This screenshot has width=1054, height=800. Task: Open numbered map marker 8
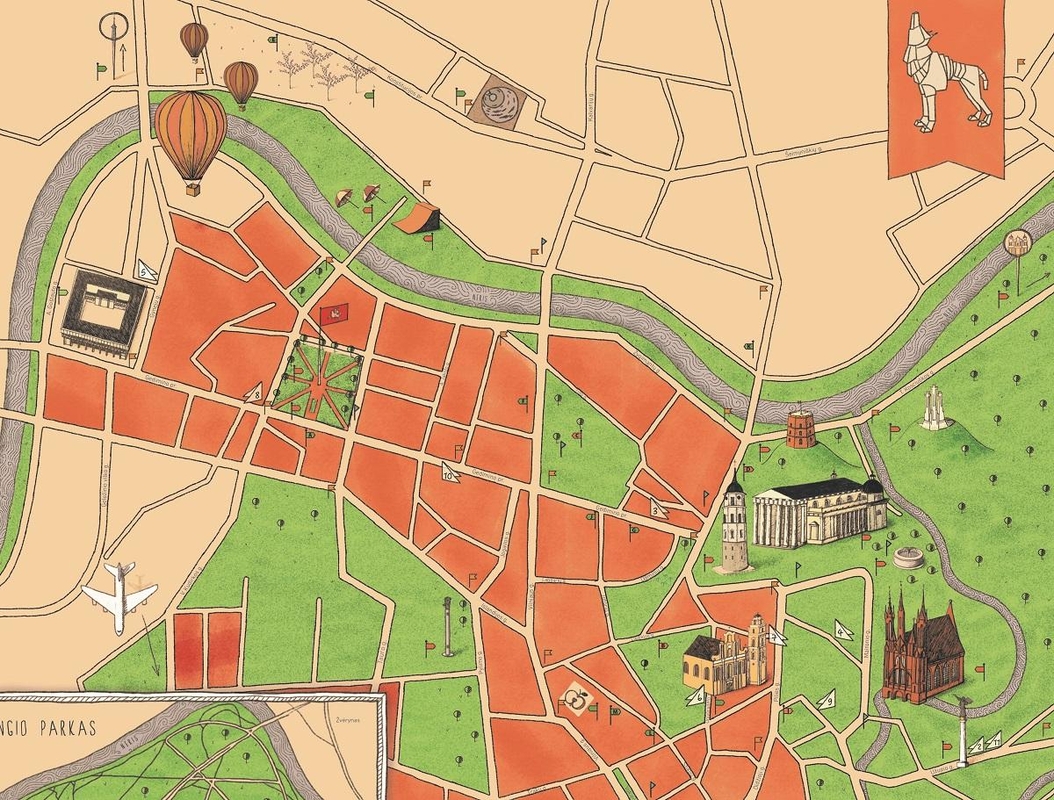255,394
